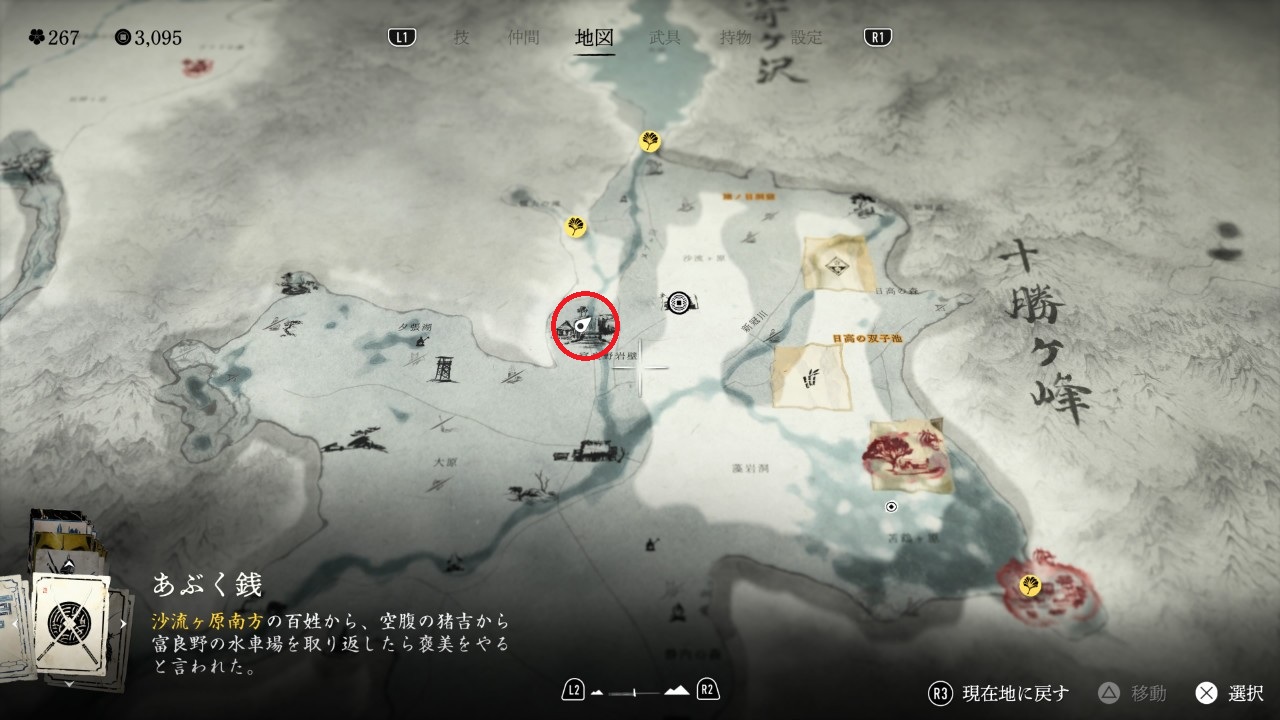The image size is (1280, 720).
Task: Choose the parchment card with bamboo sketch
Action: click(811, 376)
